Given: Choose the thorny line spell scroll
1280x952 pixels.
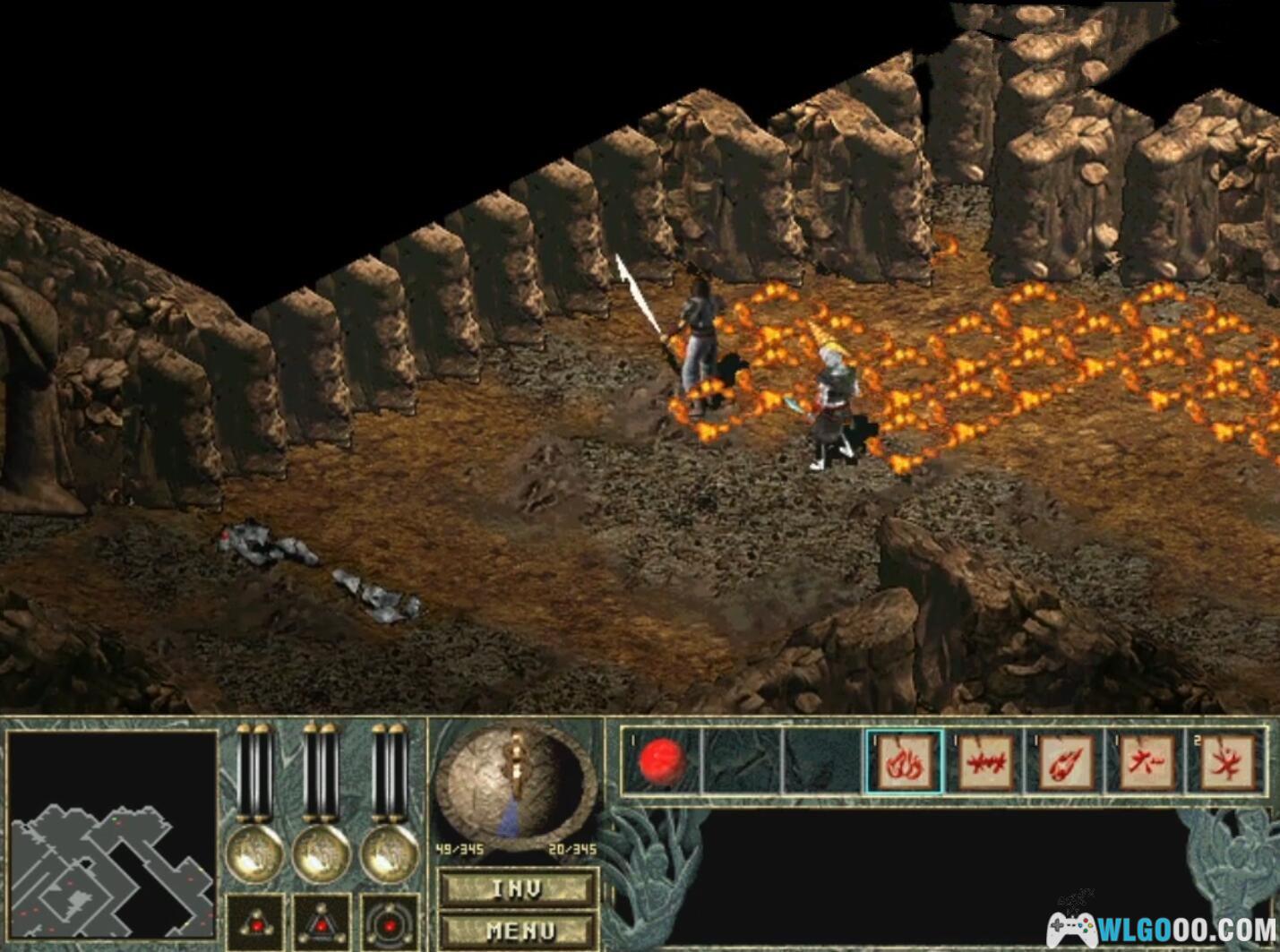Looking at the screenshot, I should [984, 762].
